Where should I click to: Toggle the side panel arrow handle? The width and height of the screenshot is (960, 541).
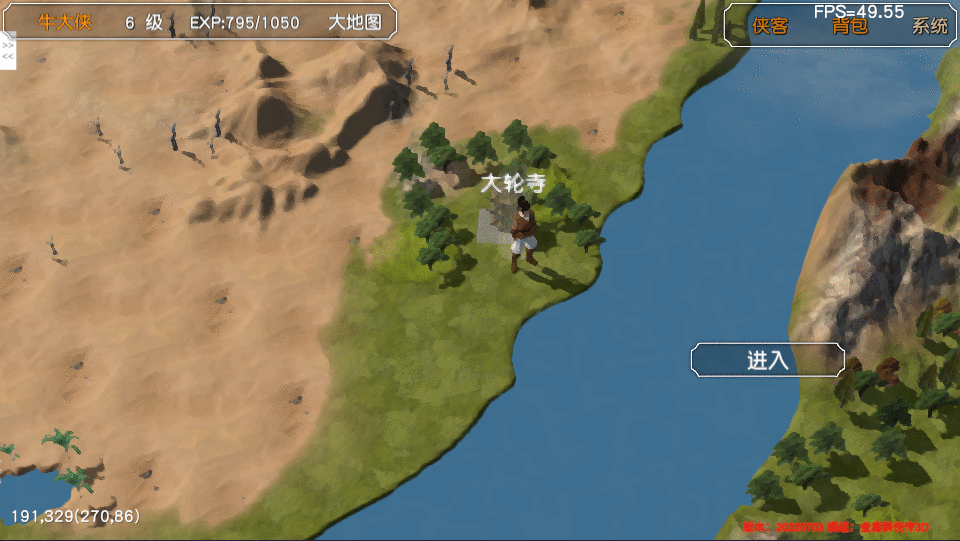7,51
